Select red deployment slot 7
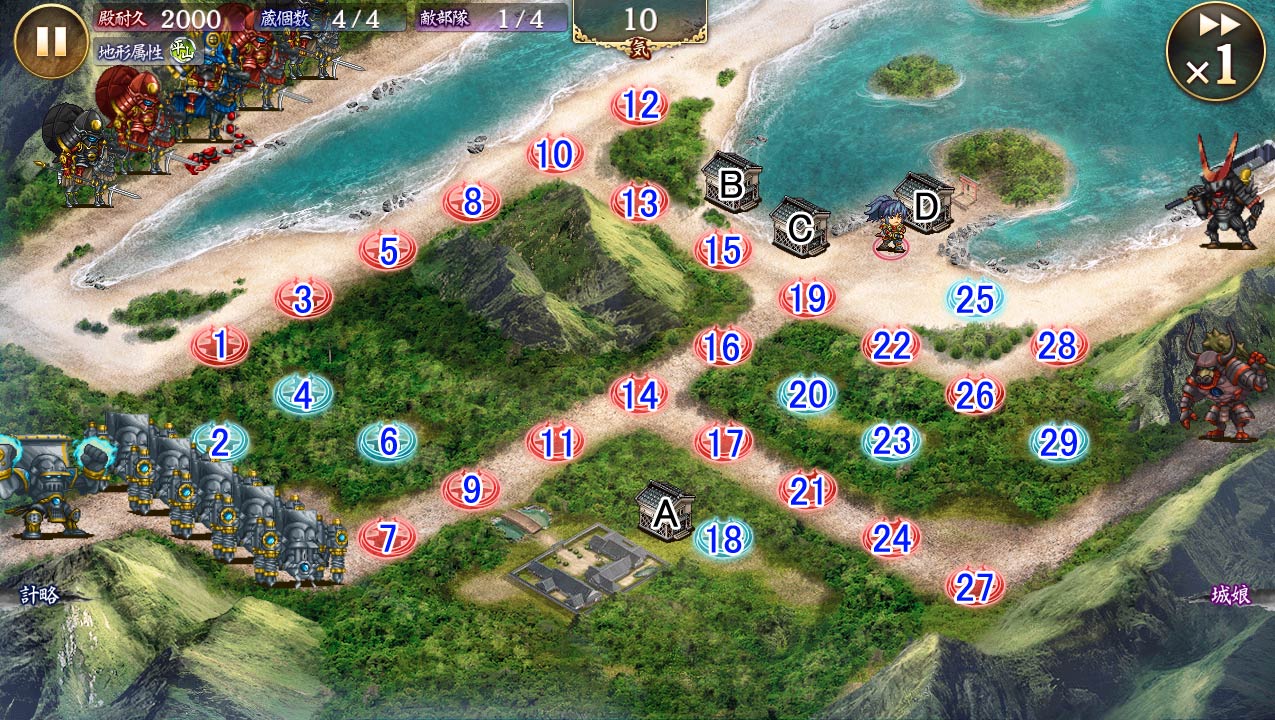Image resolution: width=1275 pixels, height=720 pixels. point(388,538)
